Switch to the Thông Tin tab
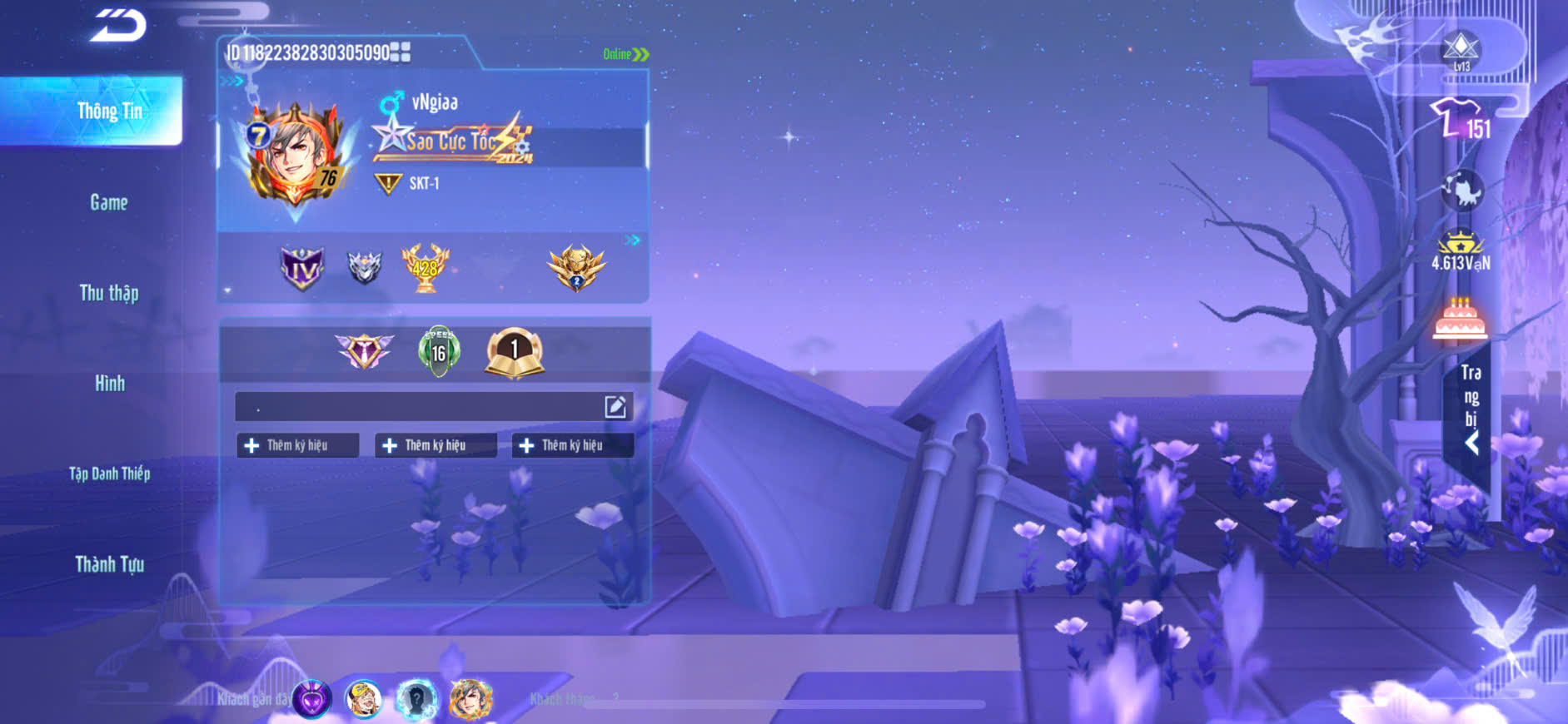1568x724 pixels. point(109,112)
